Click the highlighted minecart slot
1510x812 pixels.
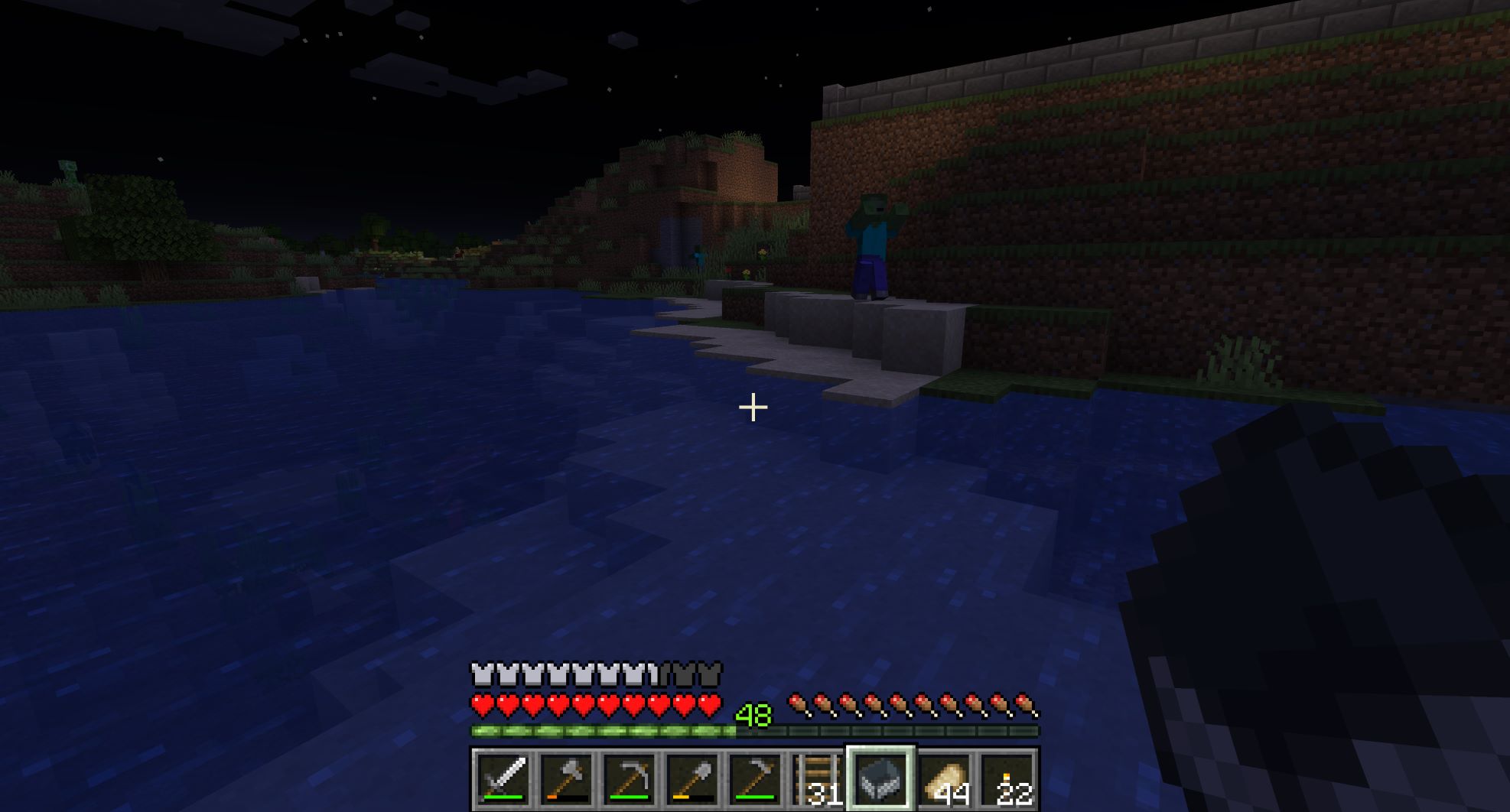click(x=880, y=779)
